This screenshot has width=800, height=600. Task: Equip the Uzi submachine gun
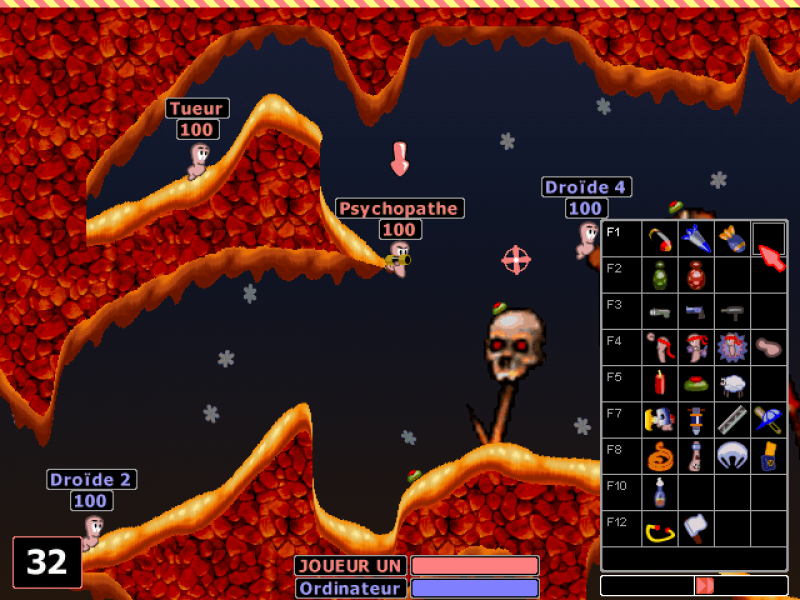(x=732, y=311)
